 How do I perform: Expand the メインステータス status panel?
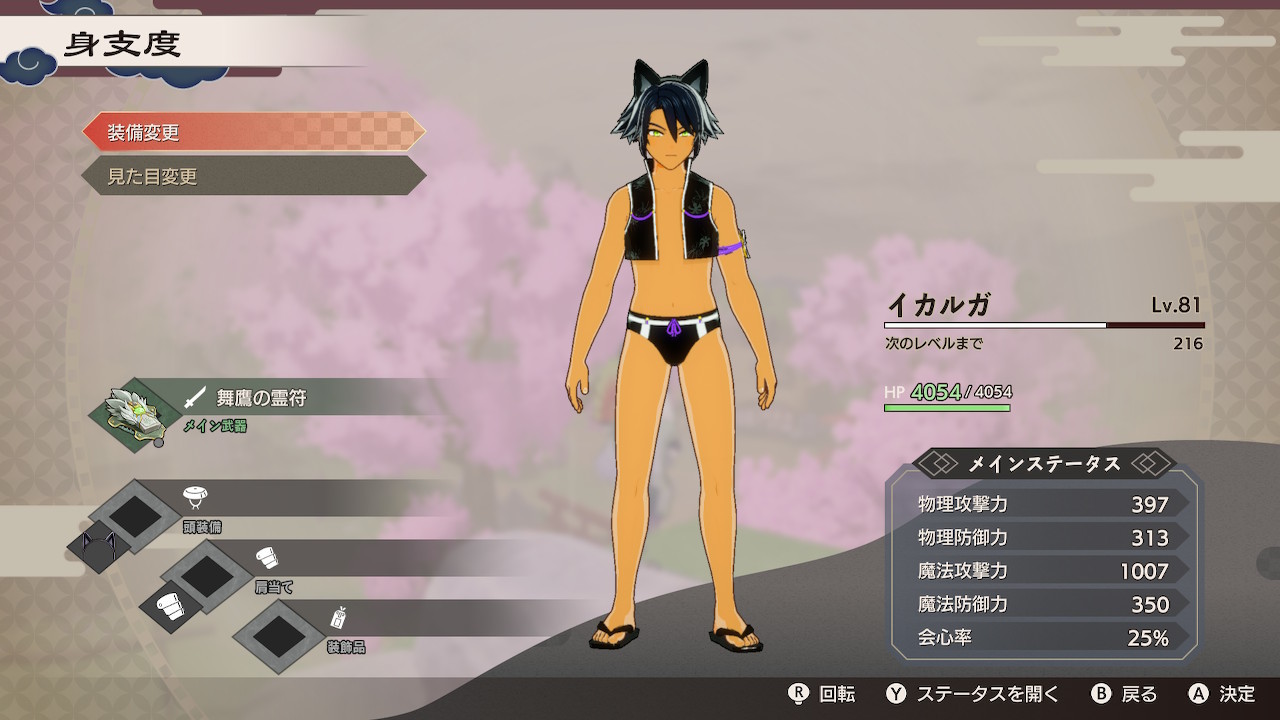pos(1043,464)
